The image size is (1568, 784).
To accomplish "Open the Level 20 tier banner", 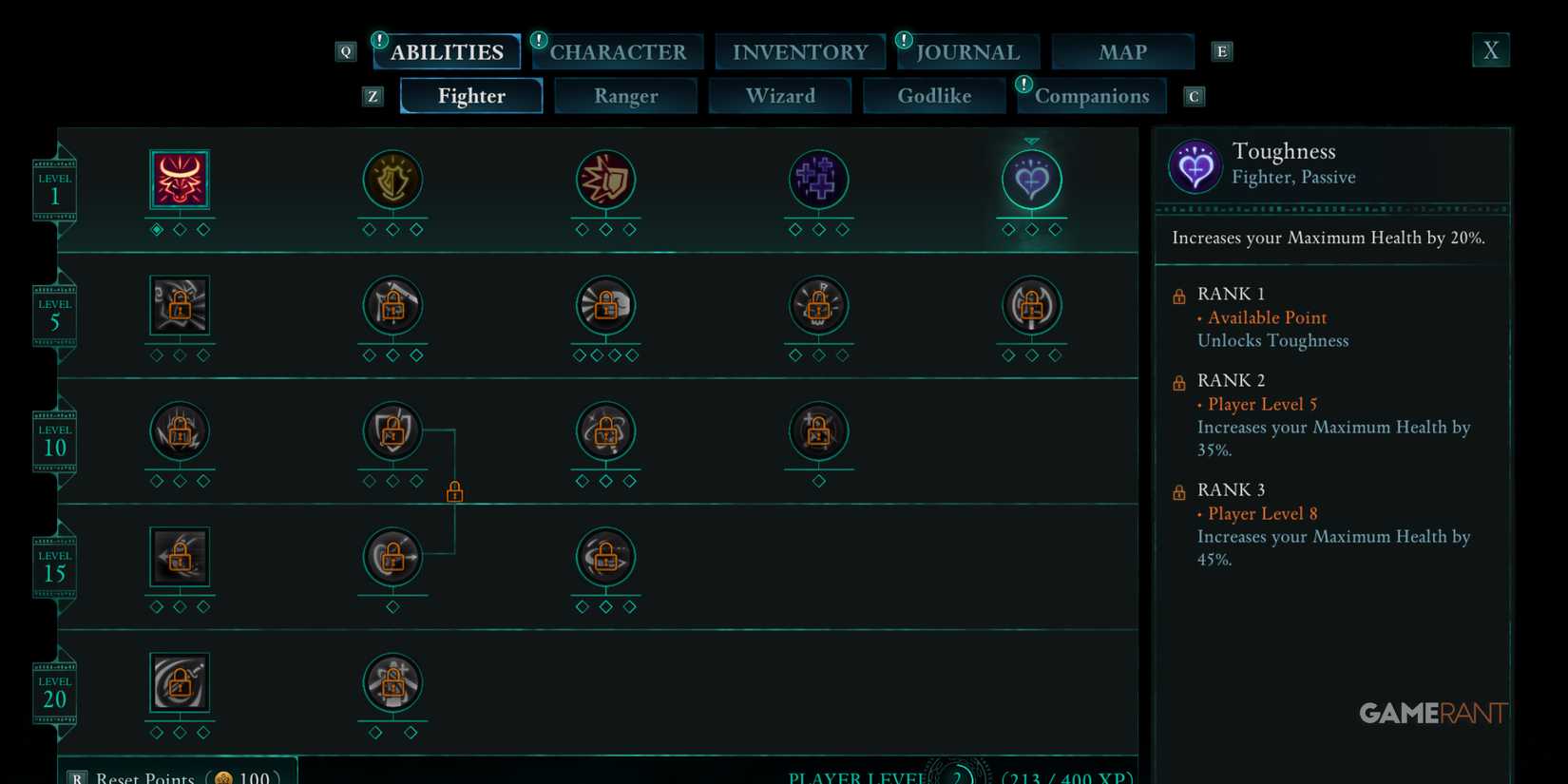I will [x=54, y=691].
